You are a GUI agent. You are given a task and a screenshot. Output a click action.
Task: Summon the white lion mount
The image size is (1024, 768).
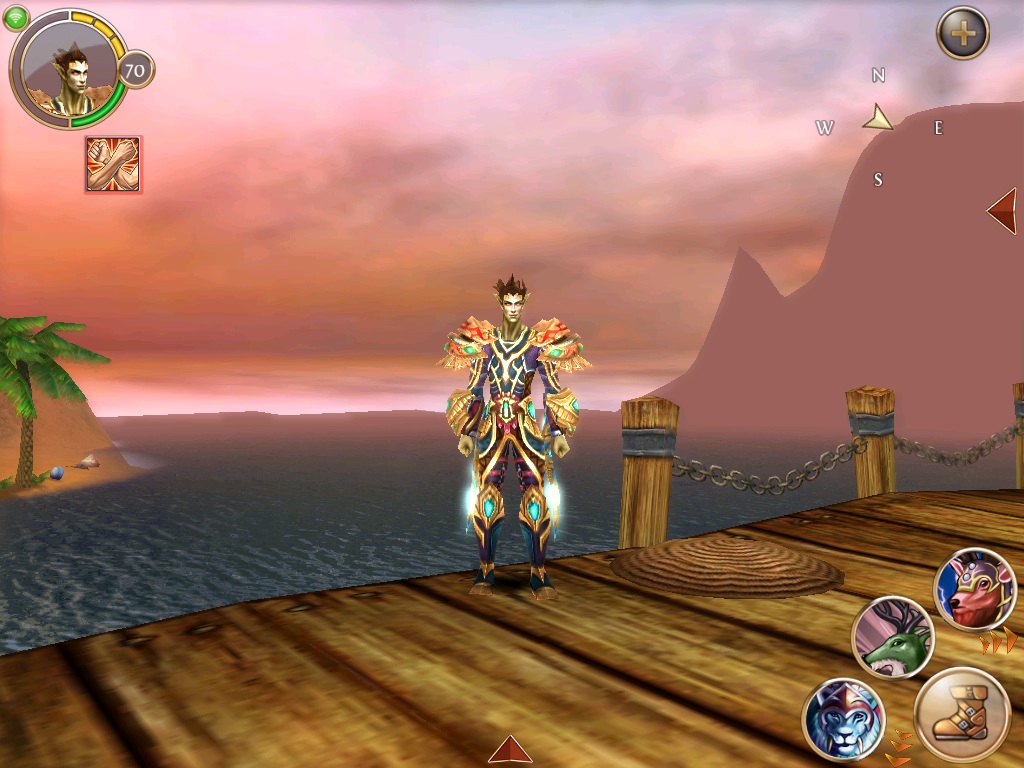[x=843, y=719]
